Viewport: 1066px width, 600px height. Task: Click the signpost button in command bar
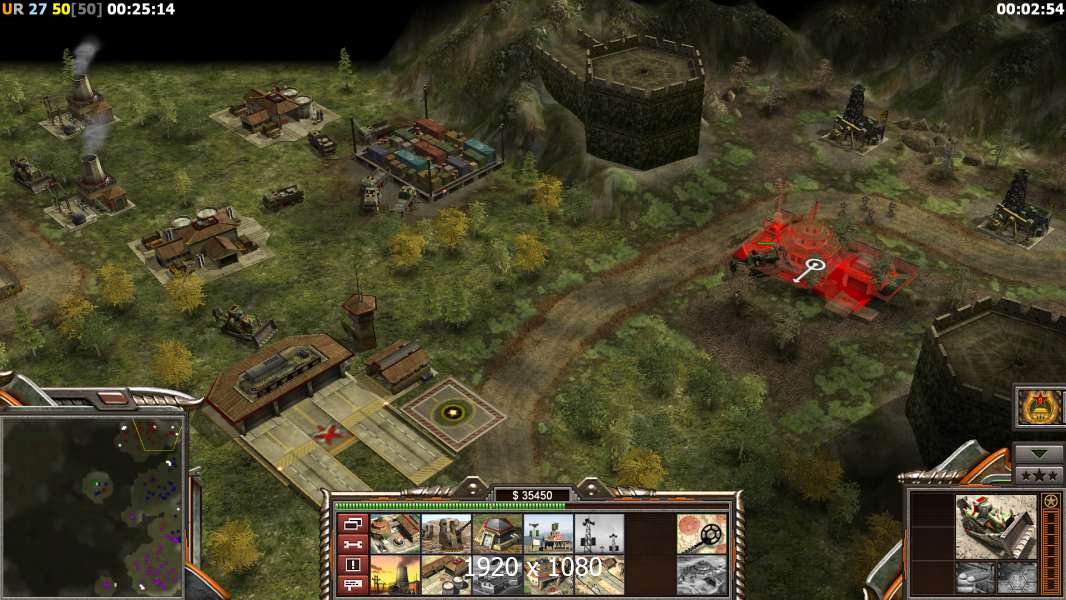click(353, 585)
